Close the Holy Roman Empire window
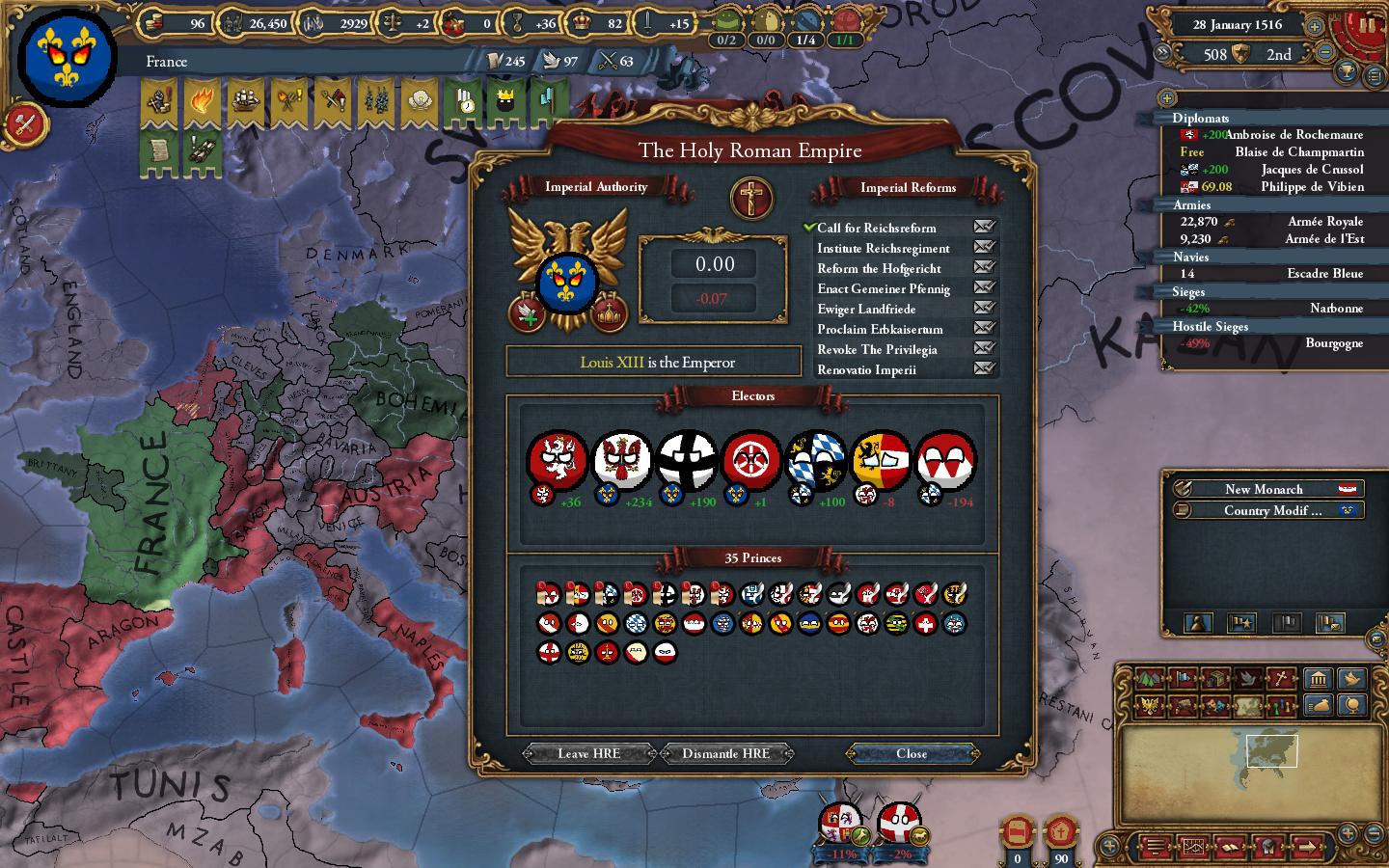This screenshot has width=1389, height=868. pyautogui.click(x=912, y=753)
